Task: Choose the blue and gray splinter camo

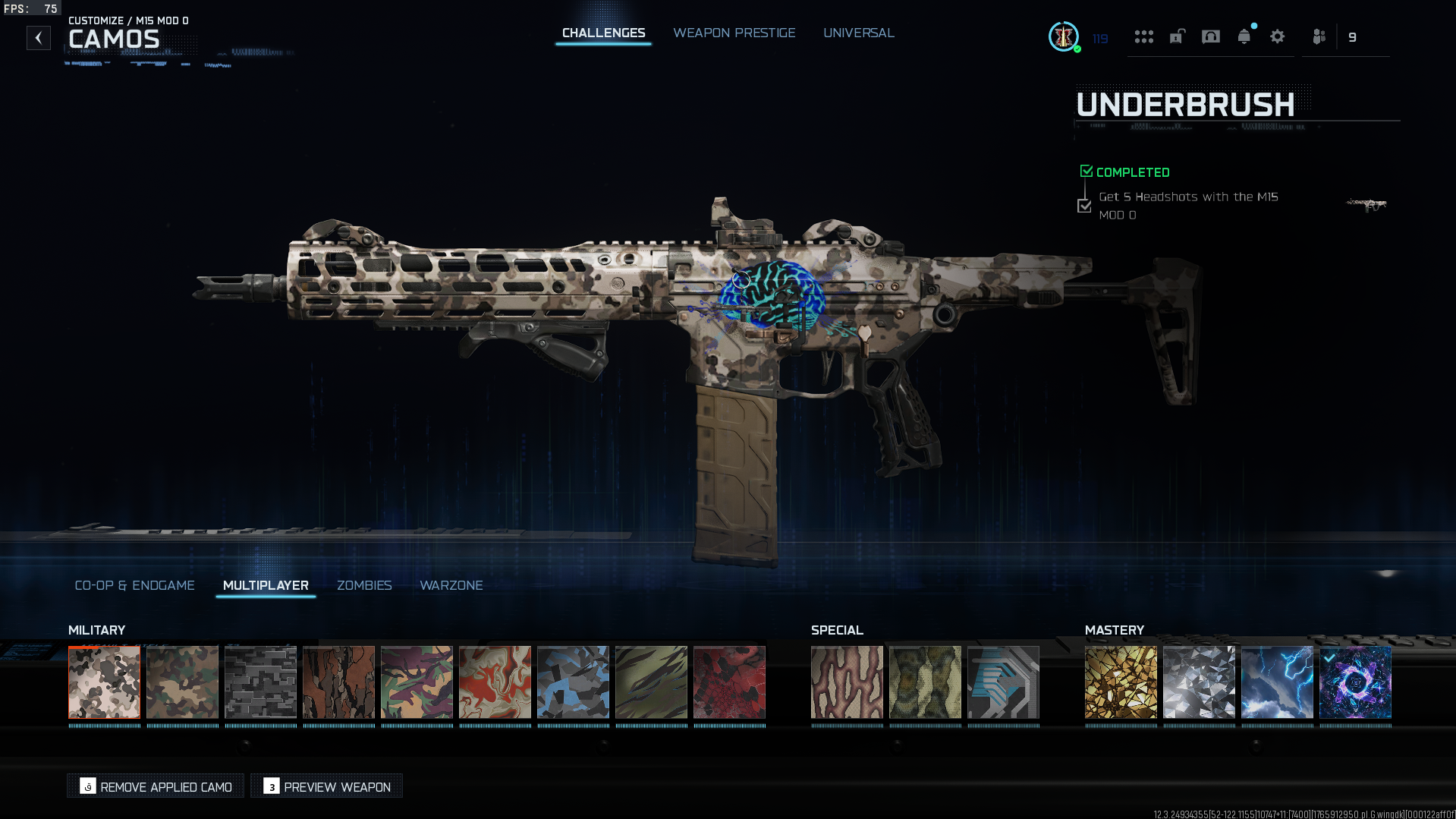Action: point(573,682)
